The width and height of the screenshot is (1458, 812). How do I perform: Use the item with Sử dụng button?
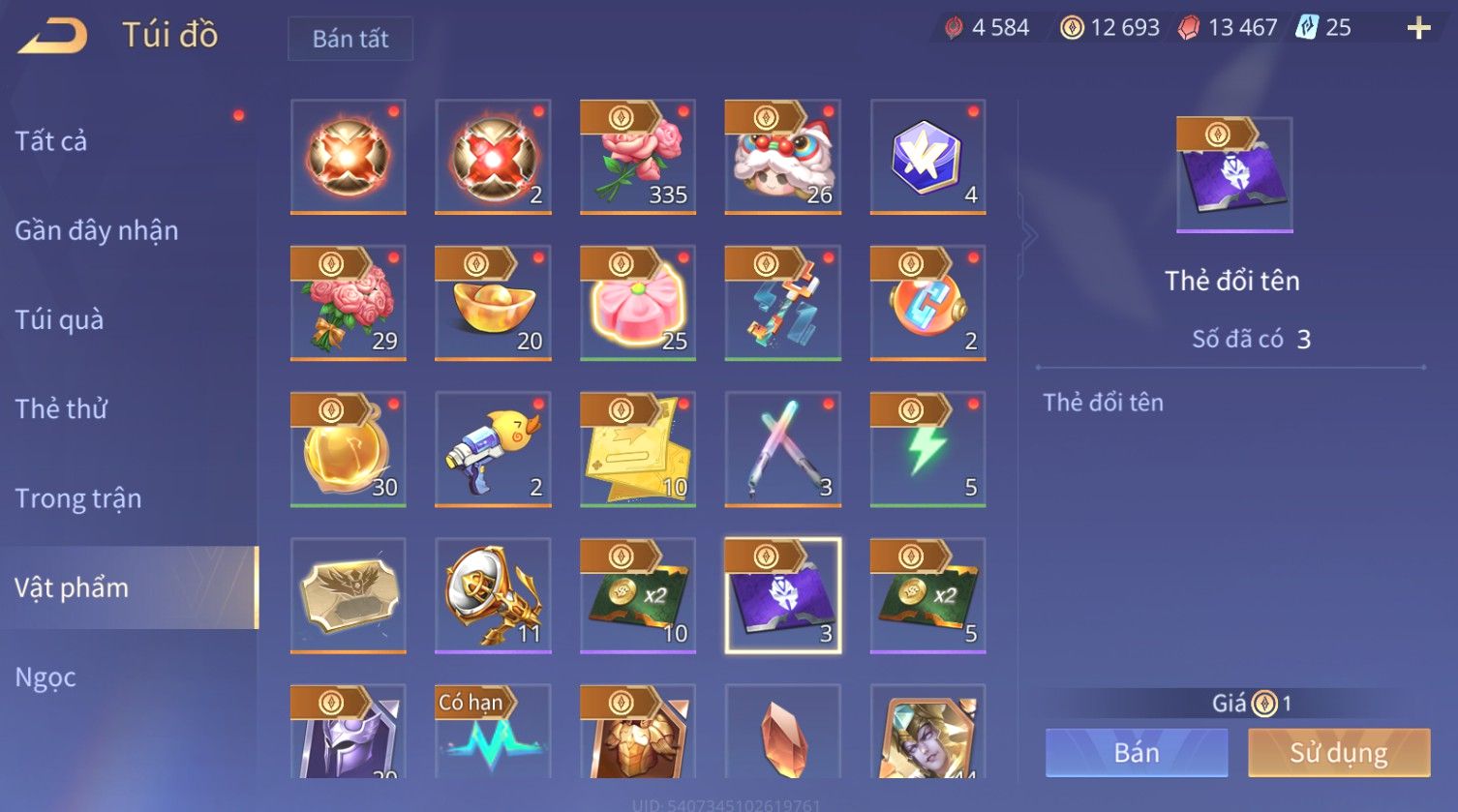coord(1339,752)
